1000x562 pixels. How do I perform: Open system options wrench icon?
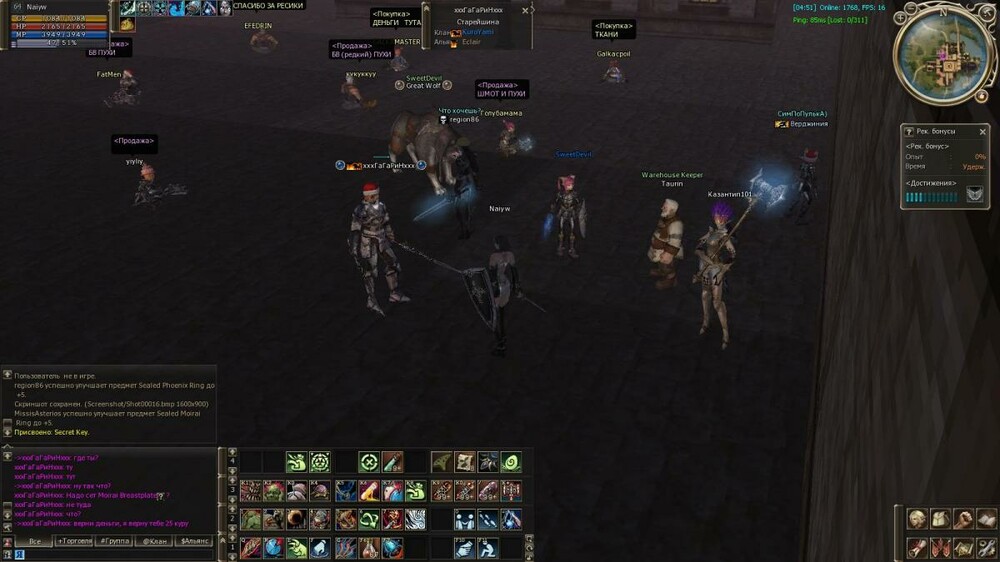[985, 547]
